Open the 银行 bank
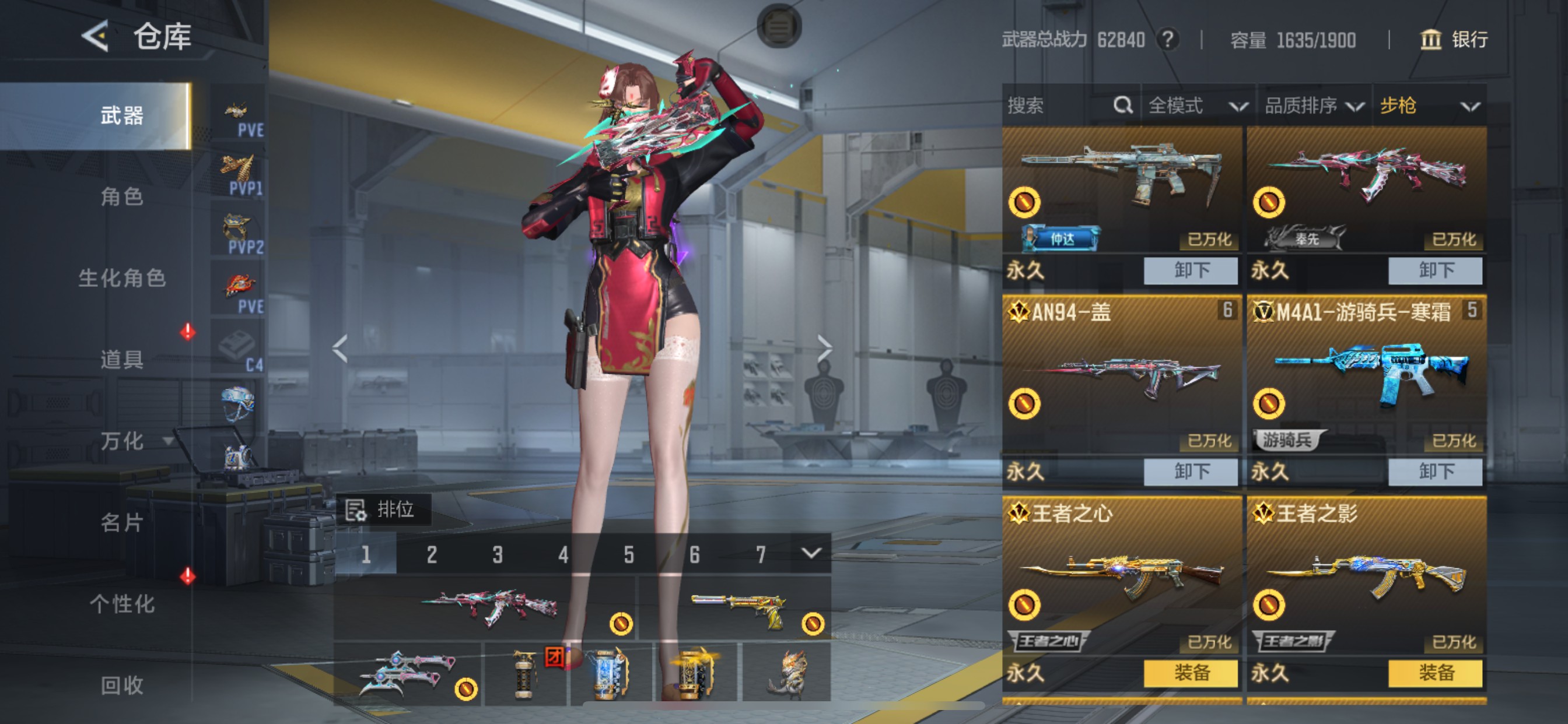This screenshot has height=724, width=1568. point(1454,40)
